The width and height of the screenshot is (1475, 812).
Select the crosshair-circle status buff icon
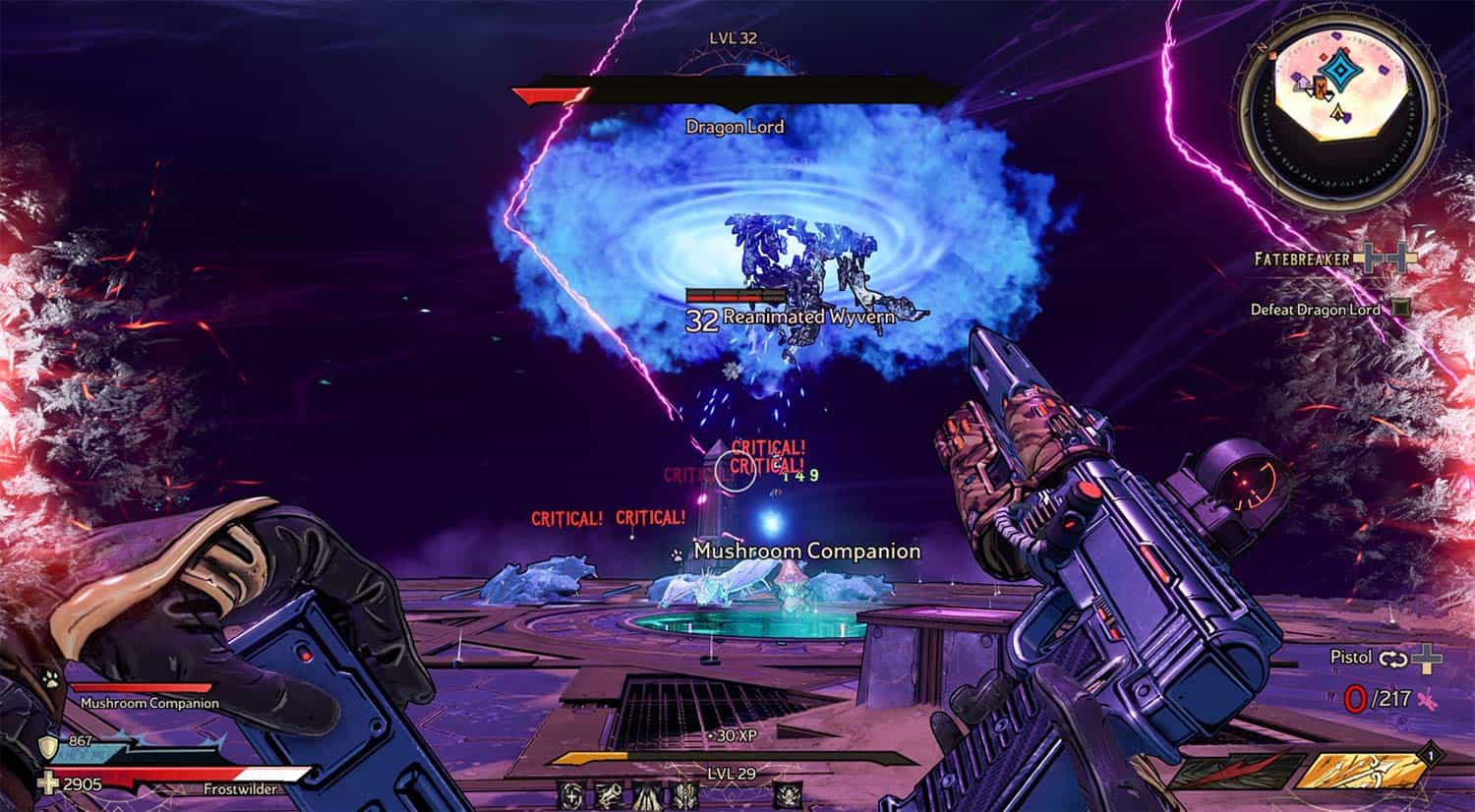(x=571, y=793)
